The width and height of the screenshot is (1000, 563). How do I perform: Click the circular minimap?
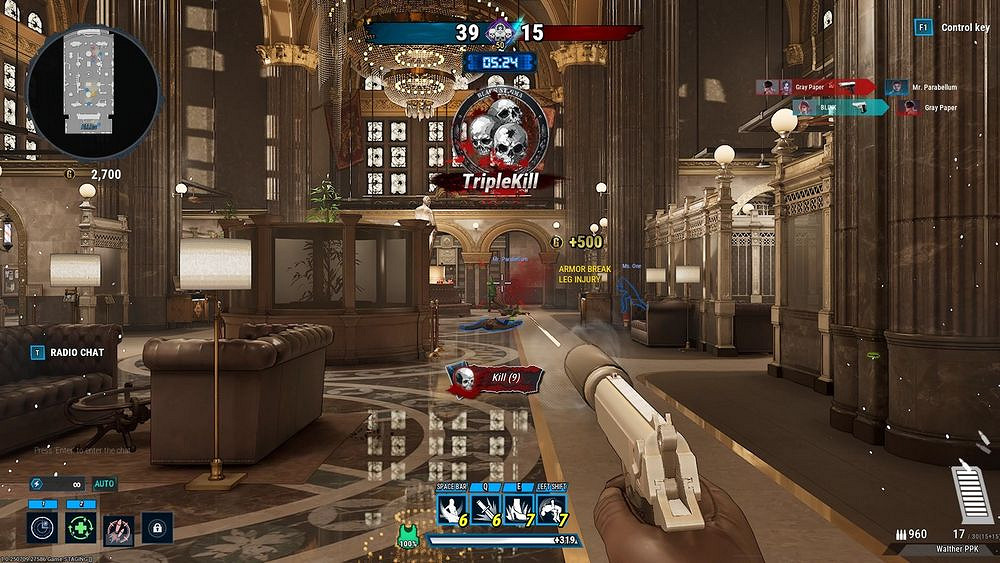click(x=92, y=92)
